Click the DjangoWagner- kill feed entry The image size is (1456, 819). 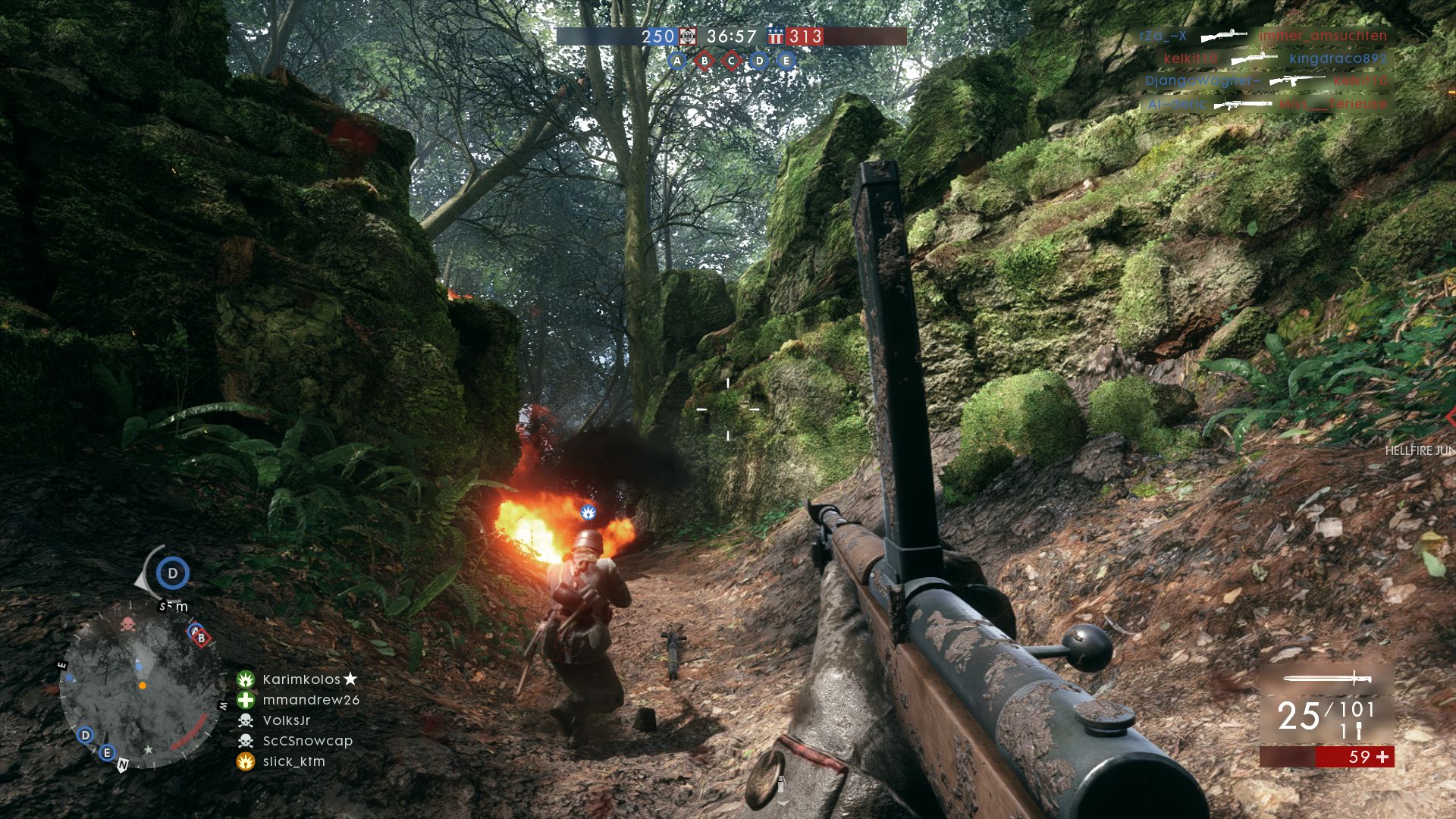(1202, 80)
